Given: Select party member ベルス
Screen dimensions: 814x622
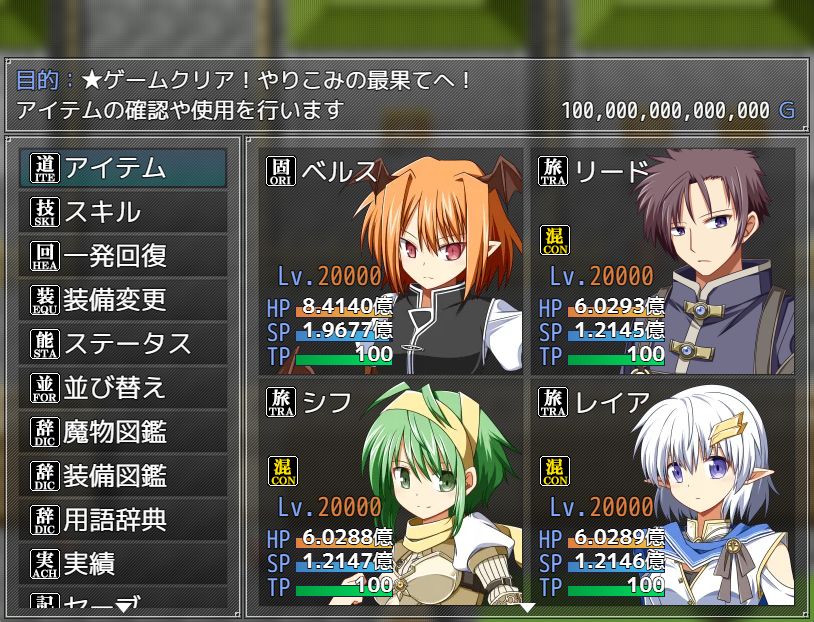Looking at the screenshot, I should click(392, 260).
